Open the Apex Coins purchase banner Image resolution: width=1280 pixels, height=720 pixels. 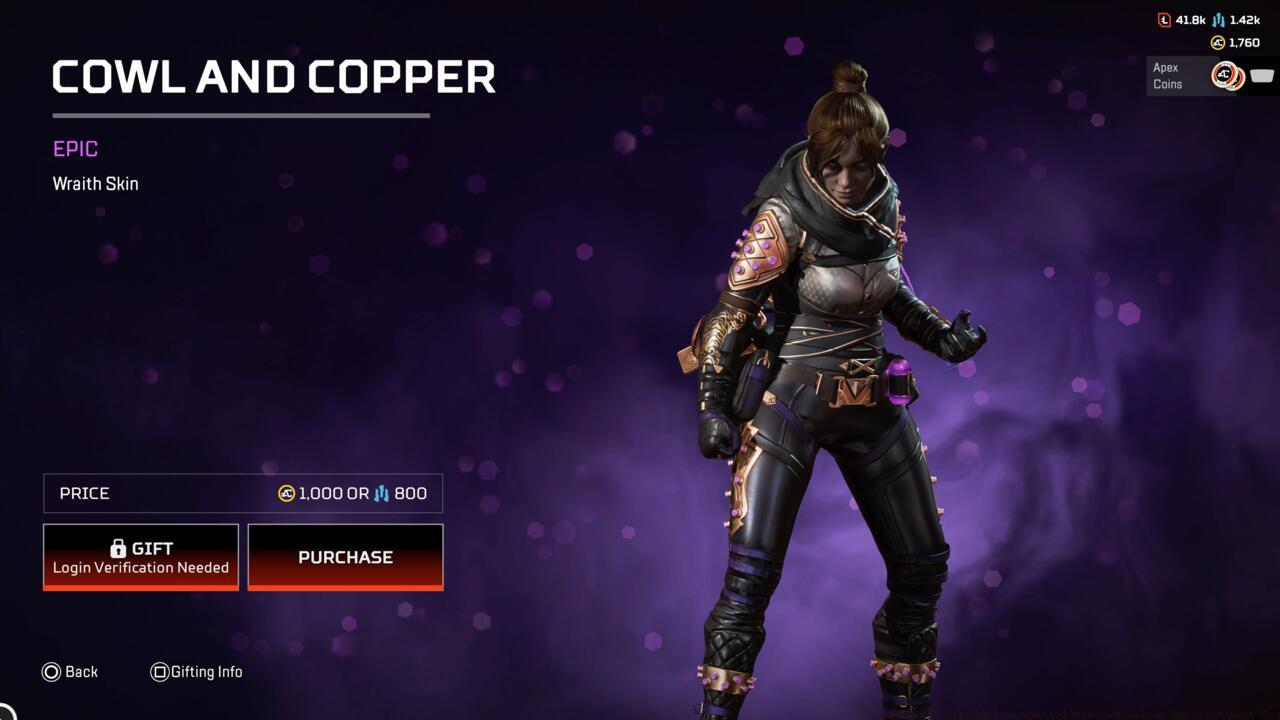coord(1210,76)
